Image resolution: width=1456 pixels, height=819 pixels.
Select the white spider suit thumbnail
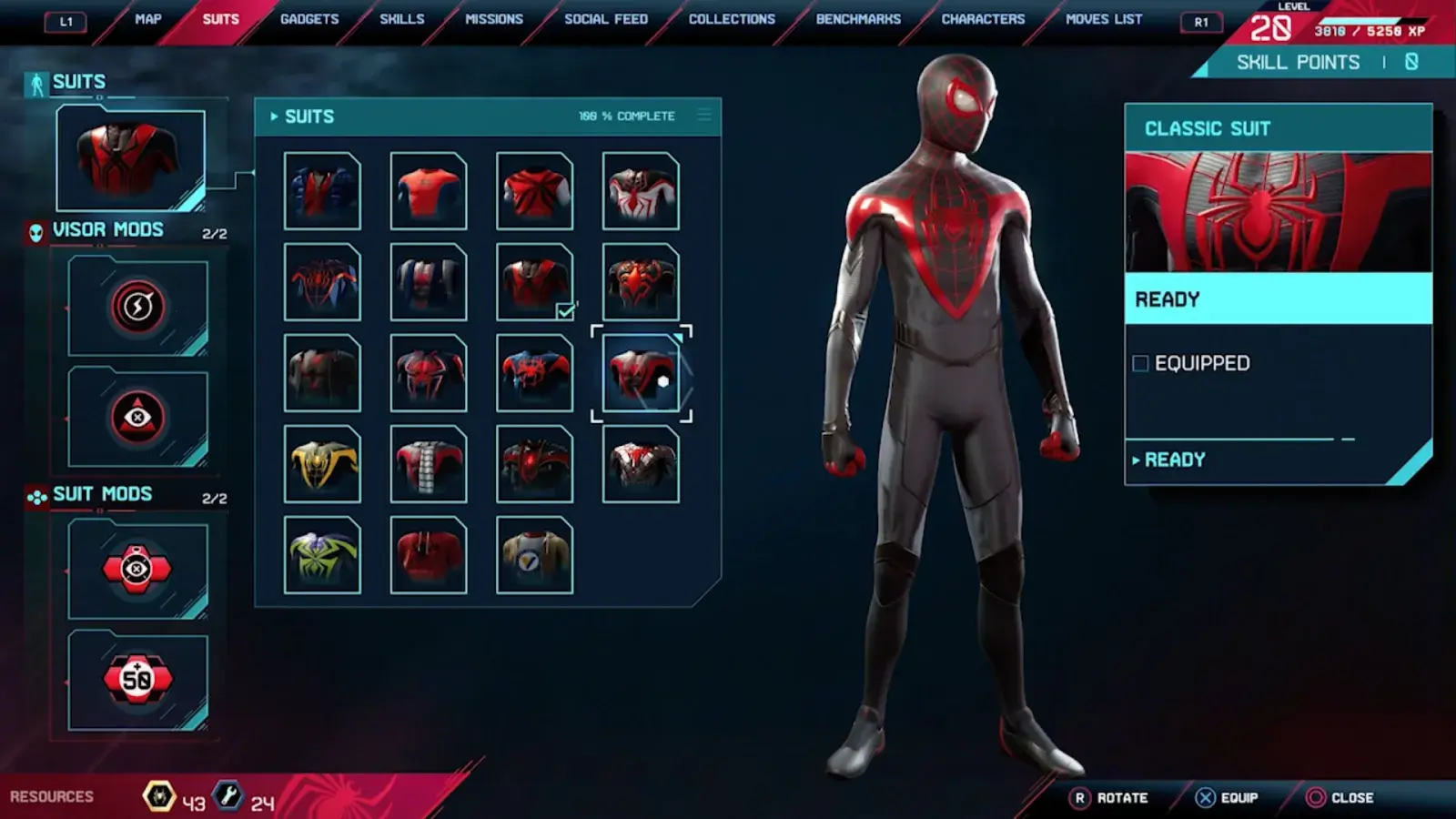coord(641,191)
